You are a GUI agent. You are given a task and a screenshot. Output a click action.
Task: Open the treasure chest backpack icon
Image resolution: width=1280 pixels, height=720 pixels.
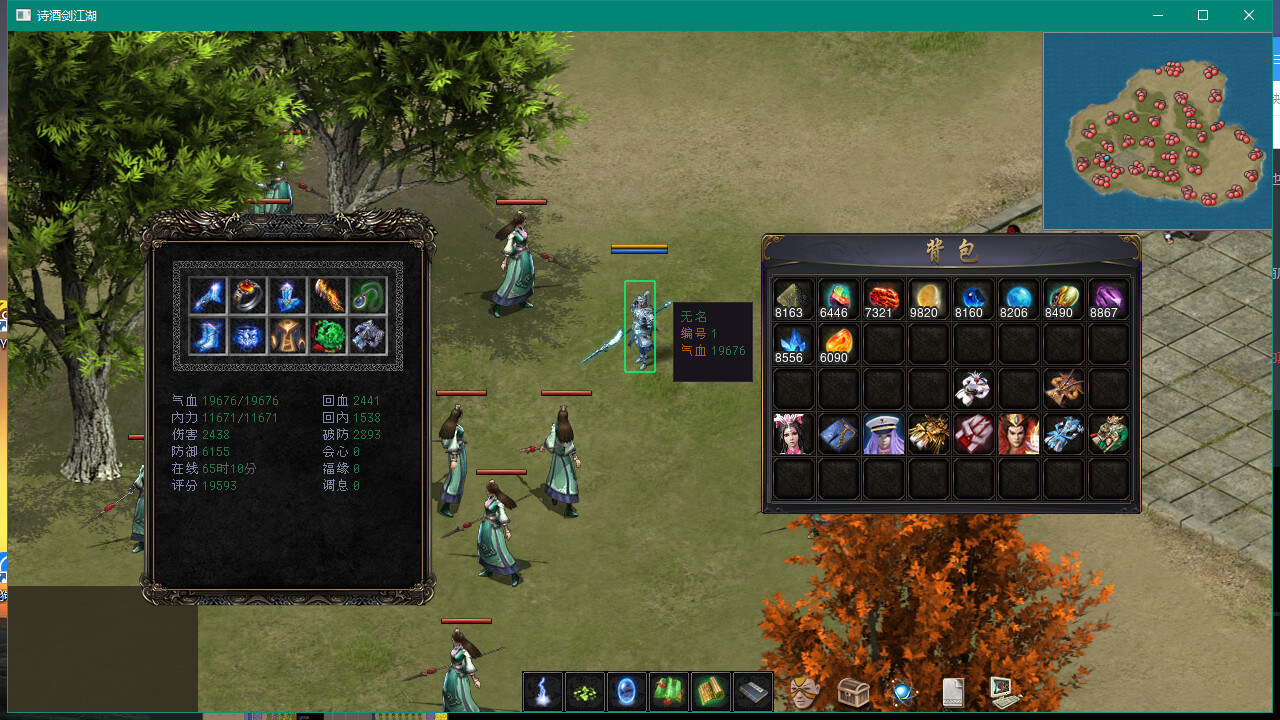(853, 691)
